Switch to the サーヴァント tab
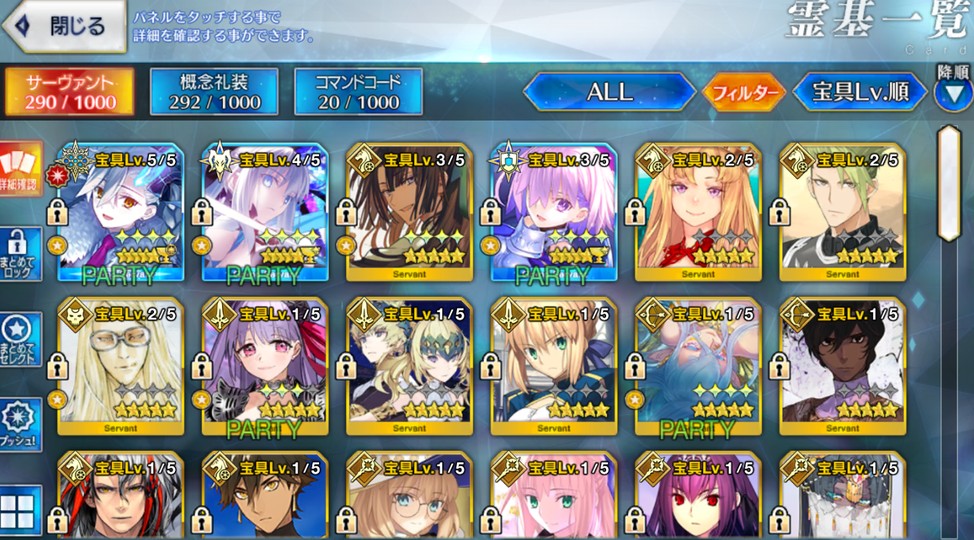This screenshot has width=974, height=540. point(70,92)
